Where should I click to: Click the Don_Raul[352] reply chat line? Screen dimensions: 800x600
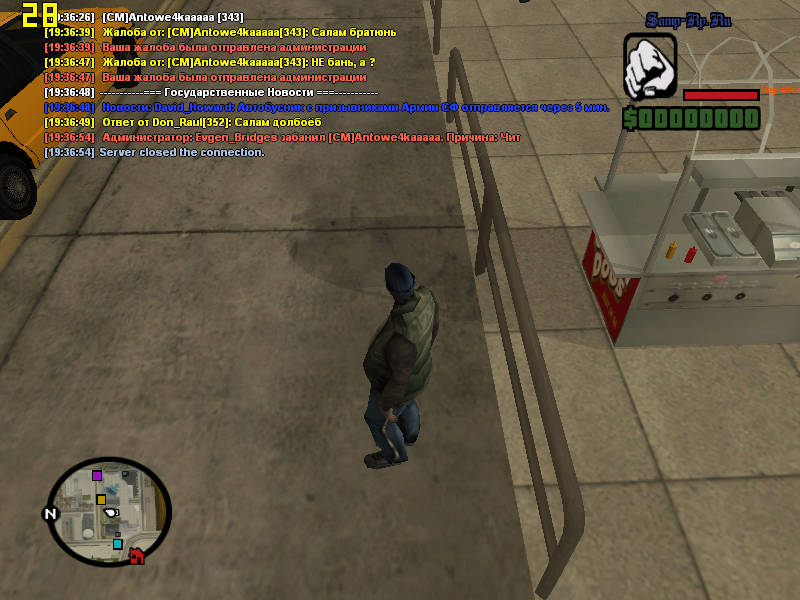(211, 122)
